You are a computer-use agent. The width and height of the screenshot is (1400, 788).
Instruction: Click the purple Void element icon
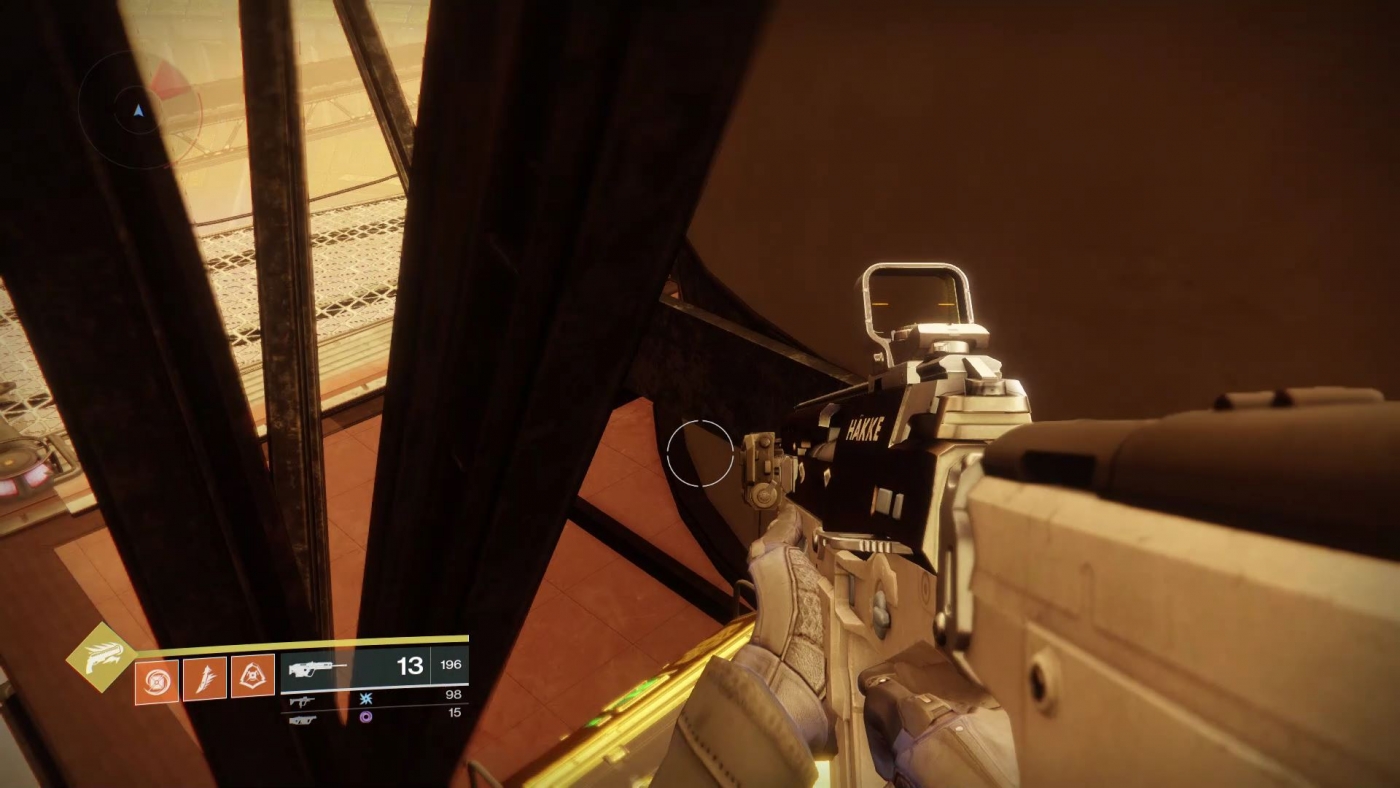(x=366, y=717)
